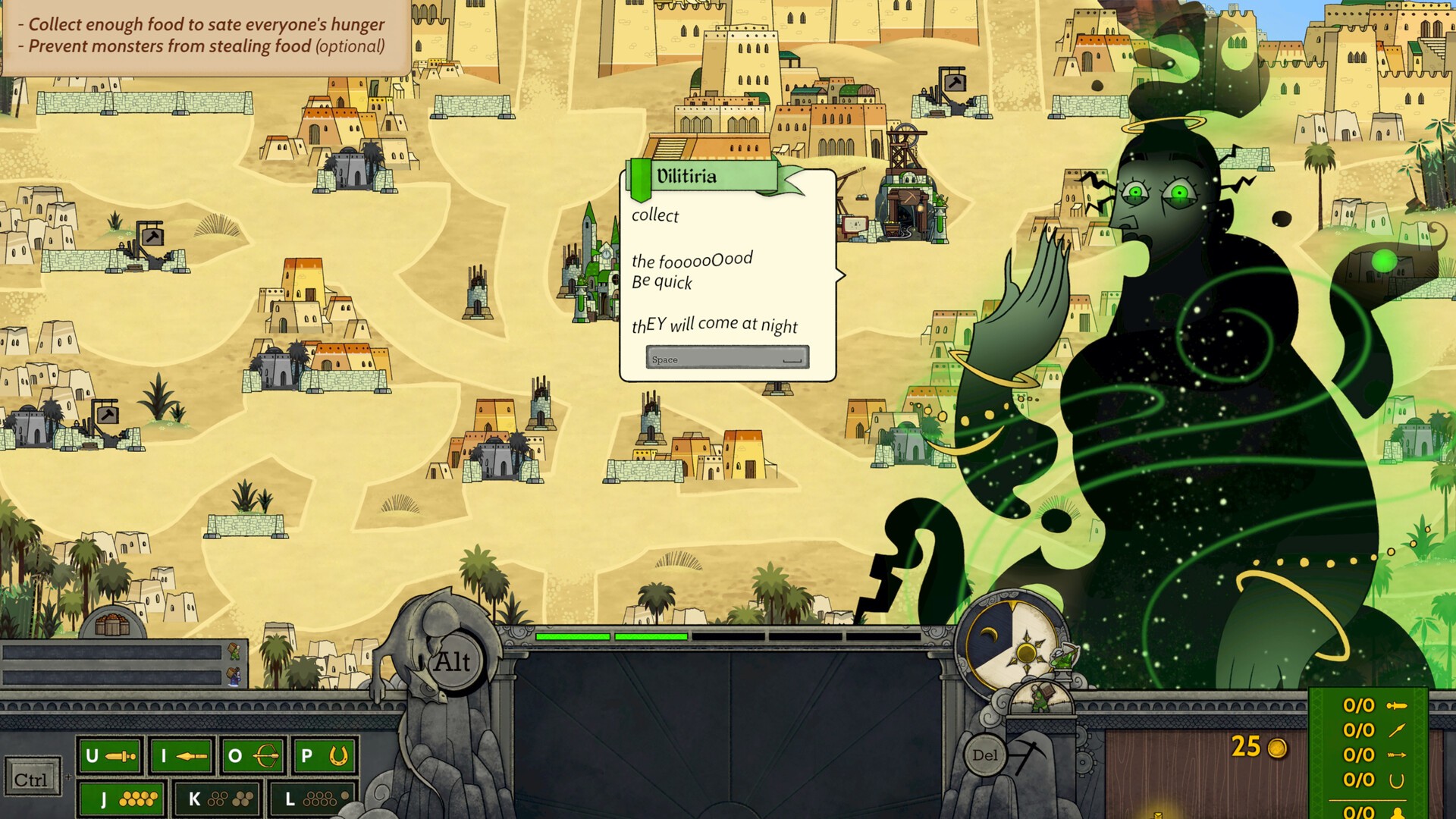Toggle the dimmed K squad slot

[217, 798]
